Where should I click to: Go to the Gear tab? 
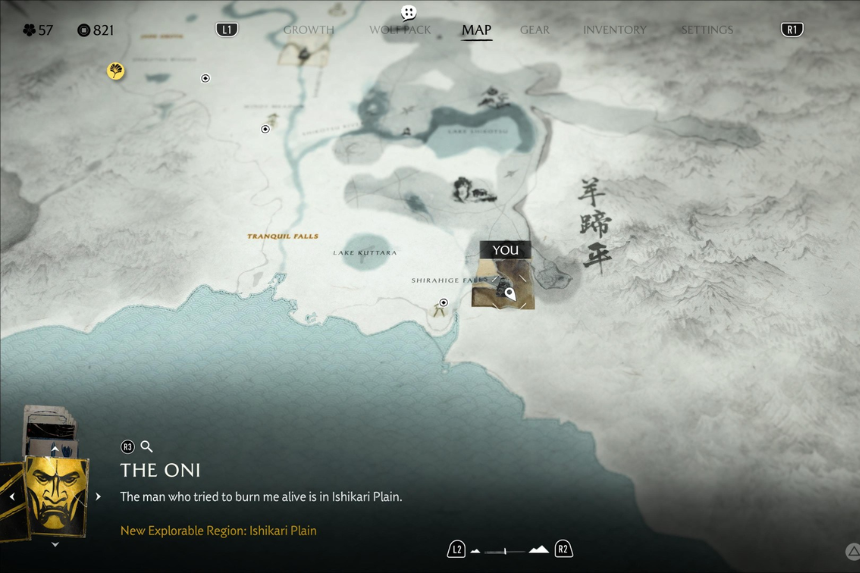click(535, 30)
